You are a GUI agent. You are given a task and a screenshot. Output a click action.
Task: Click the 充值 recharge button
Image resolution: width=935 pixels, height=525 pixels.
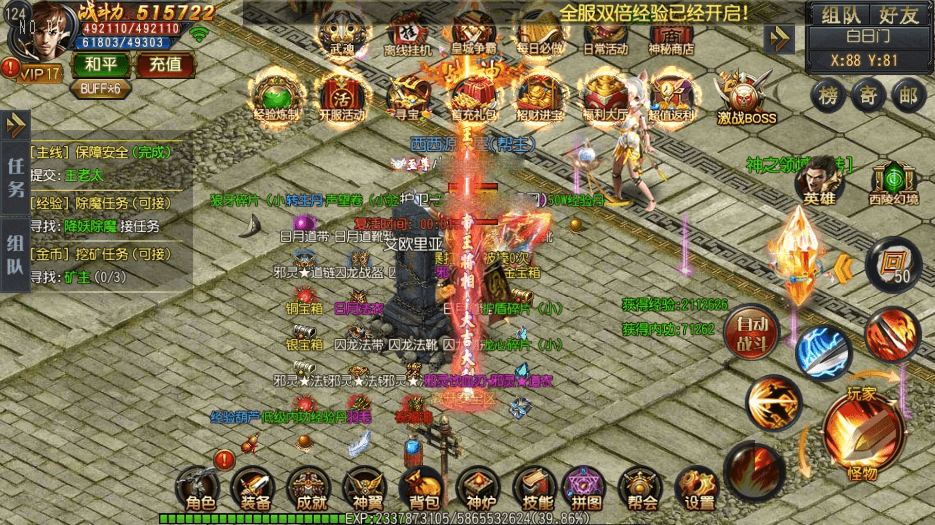[165, 66]
